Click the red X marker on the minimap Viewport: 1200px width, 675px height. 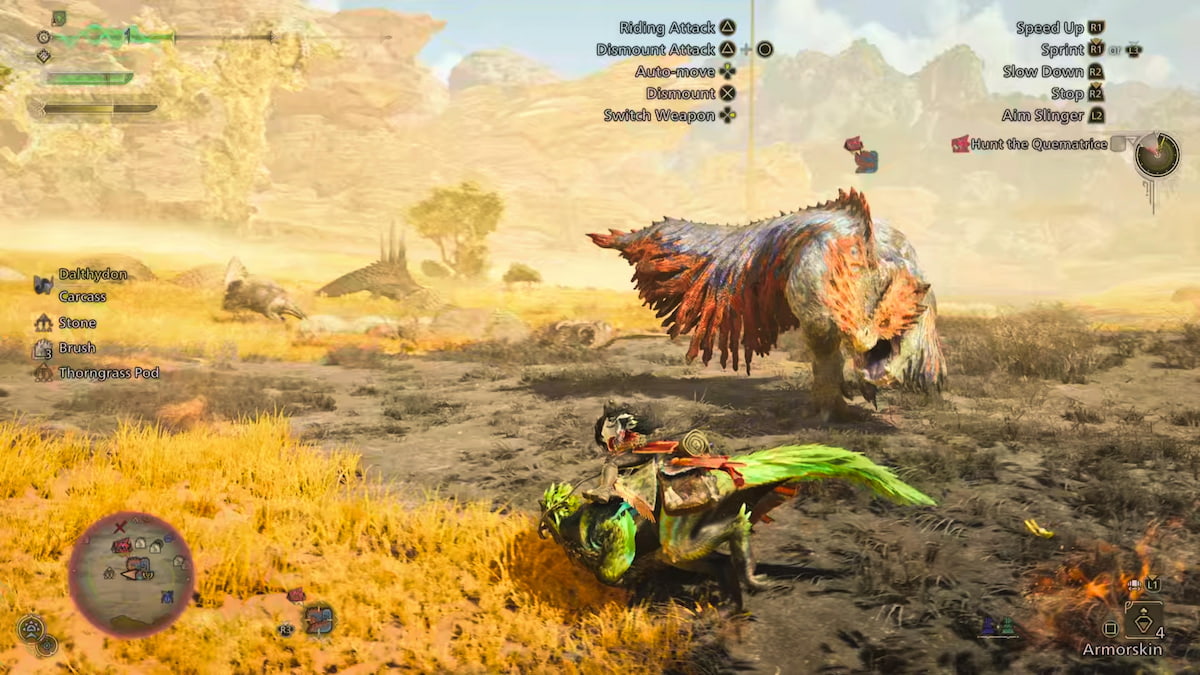[x=120, y=526]
